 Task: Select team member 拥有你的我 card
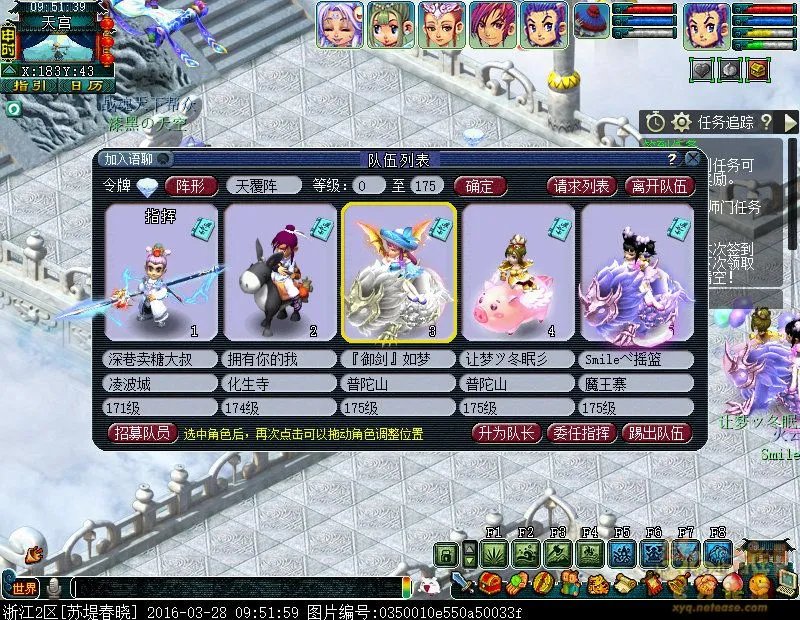pyautogui.click(x=279, y=272)
